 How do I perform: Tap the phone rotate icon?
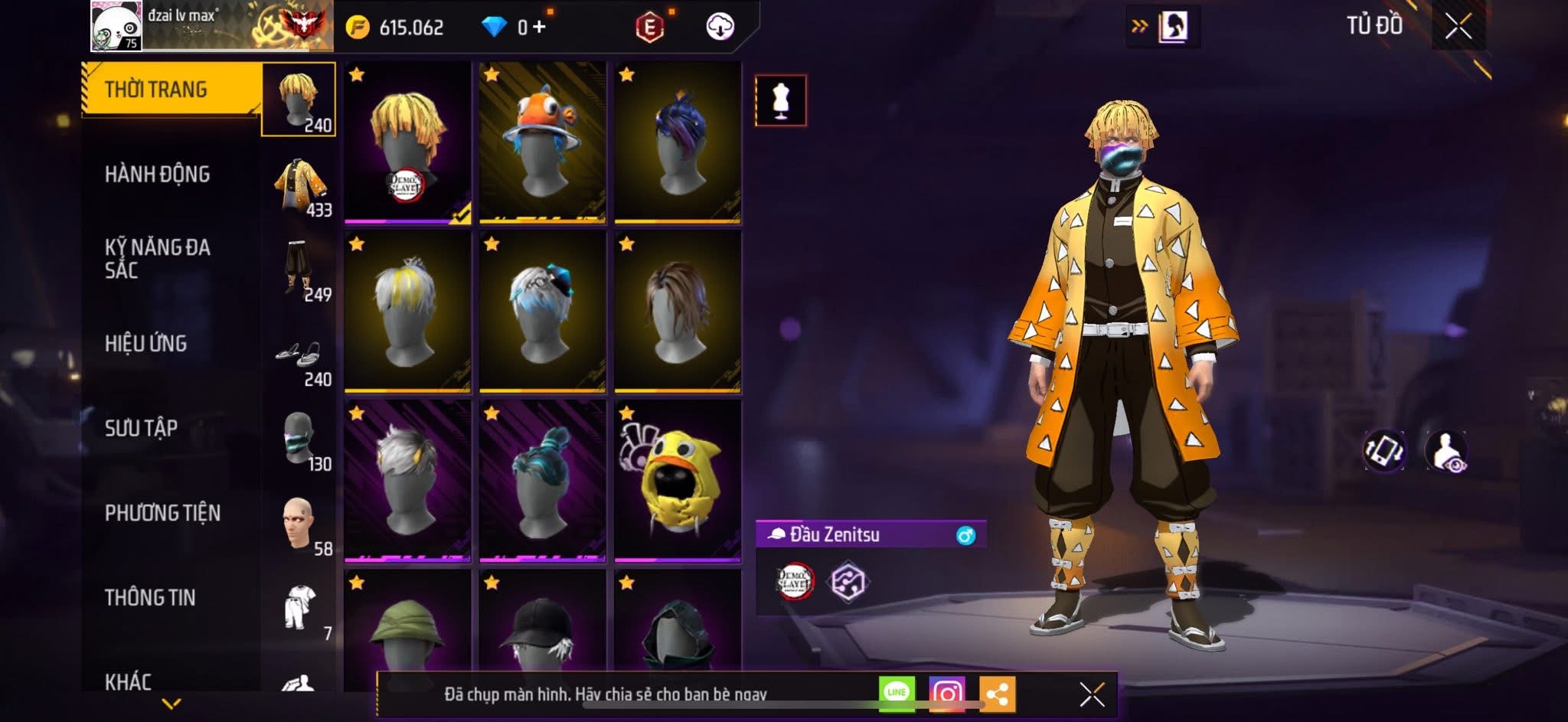pos(1383,451)
